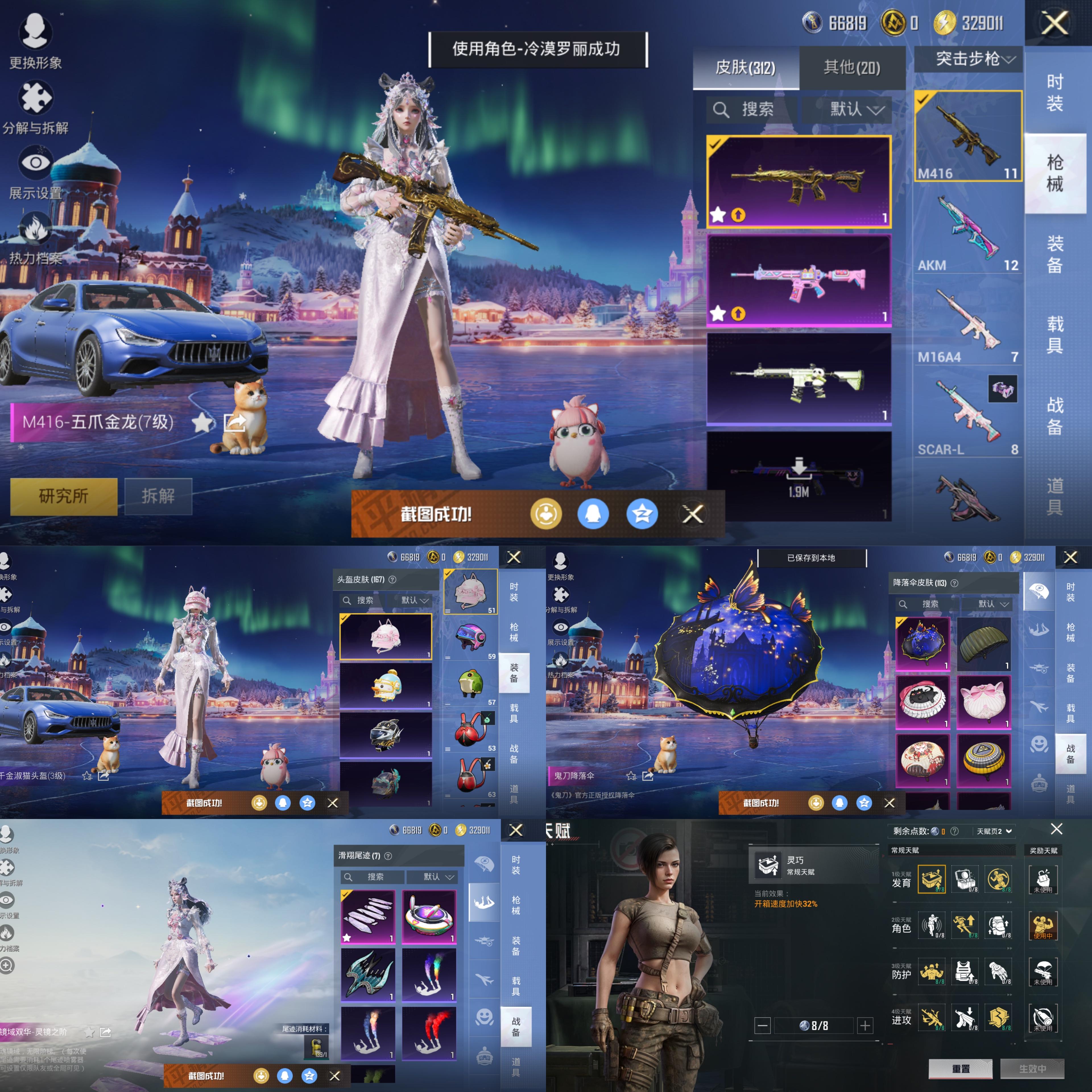Decrease talent points with the minus button
Viewport: 1092px width, 1092px height.
762,1025
